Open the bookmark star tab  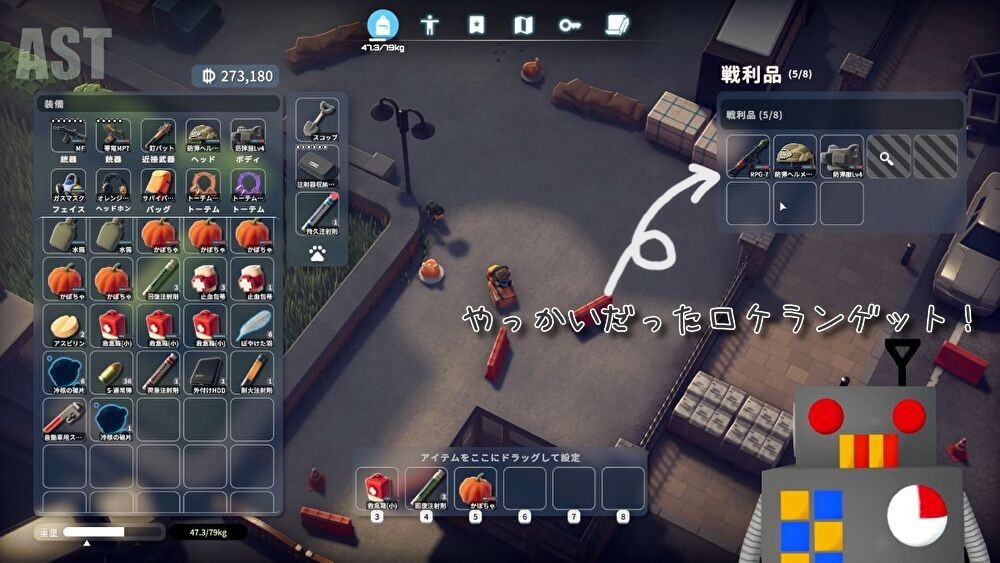(x=476, y=25)
